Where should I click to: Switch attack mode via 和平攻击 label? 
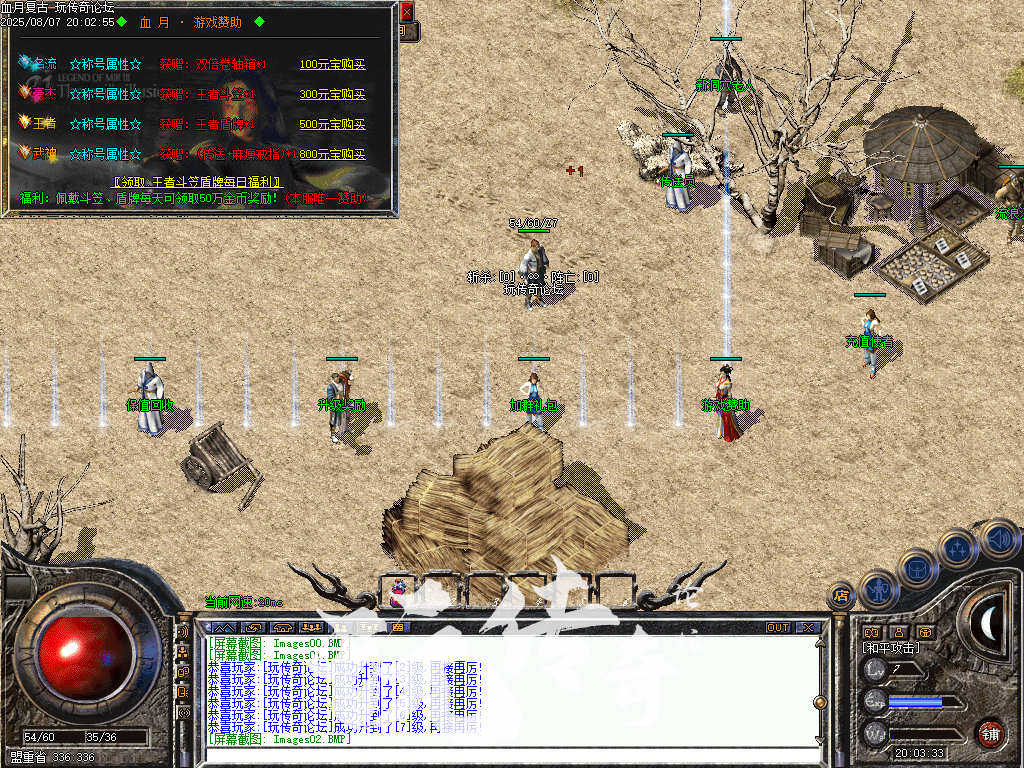(891, 648)
